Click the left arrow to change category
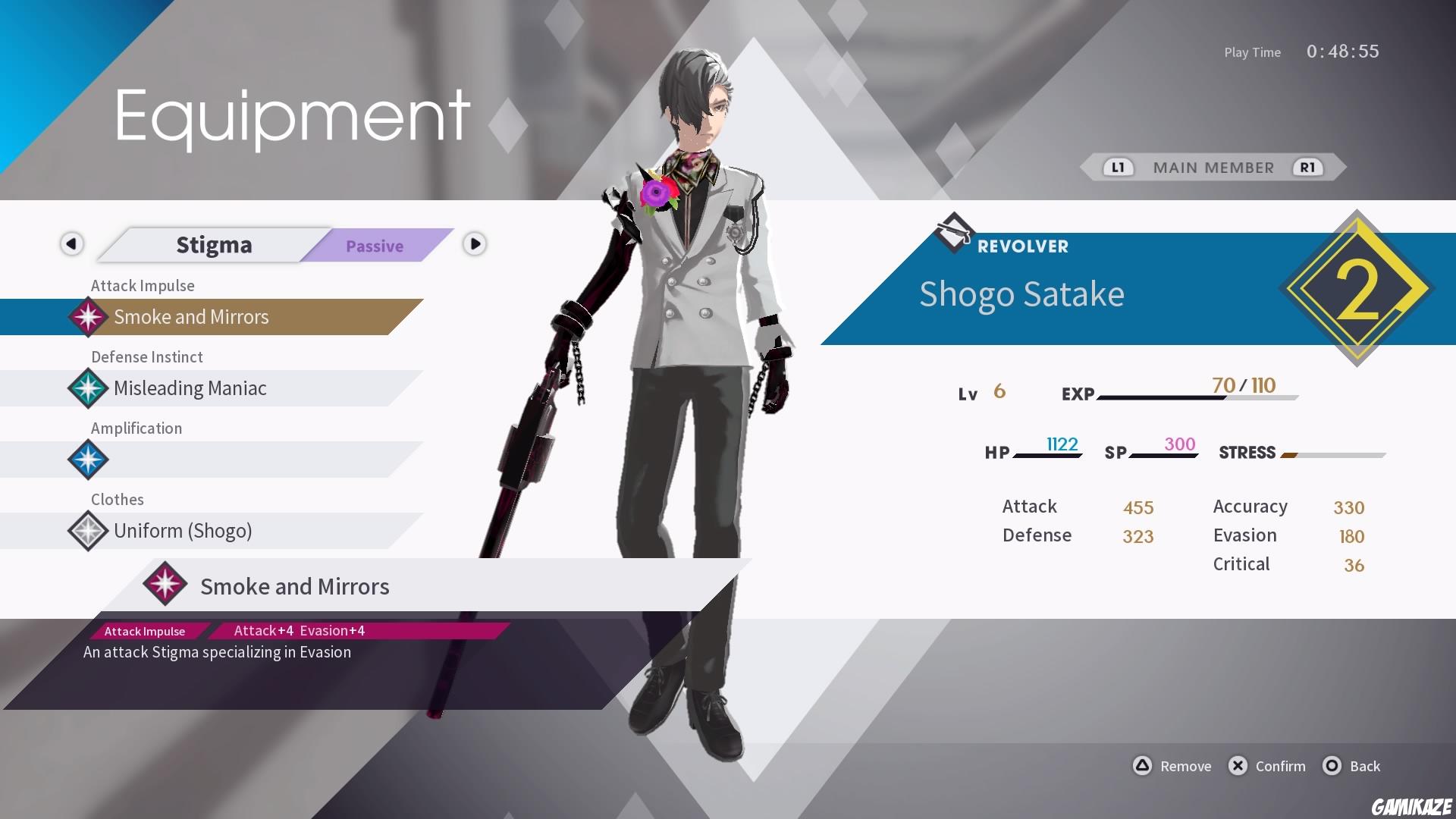 (x=71, y=244)
